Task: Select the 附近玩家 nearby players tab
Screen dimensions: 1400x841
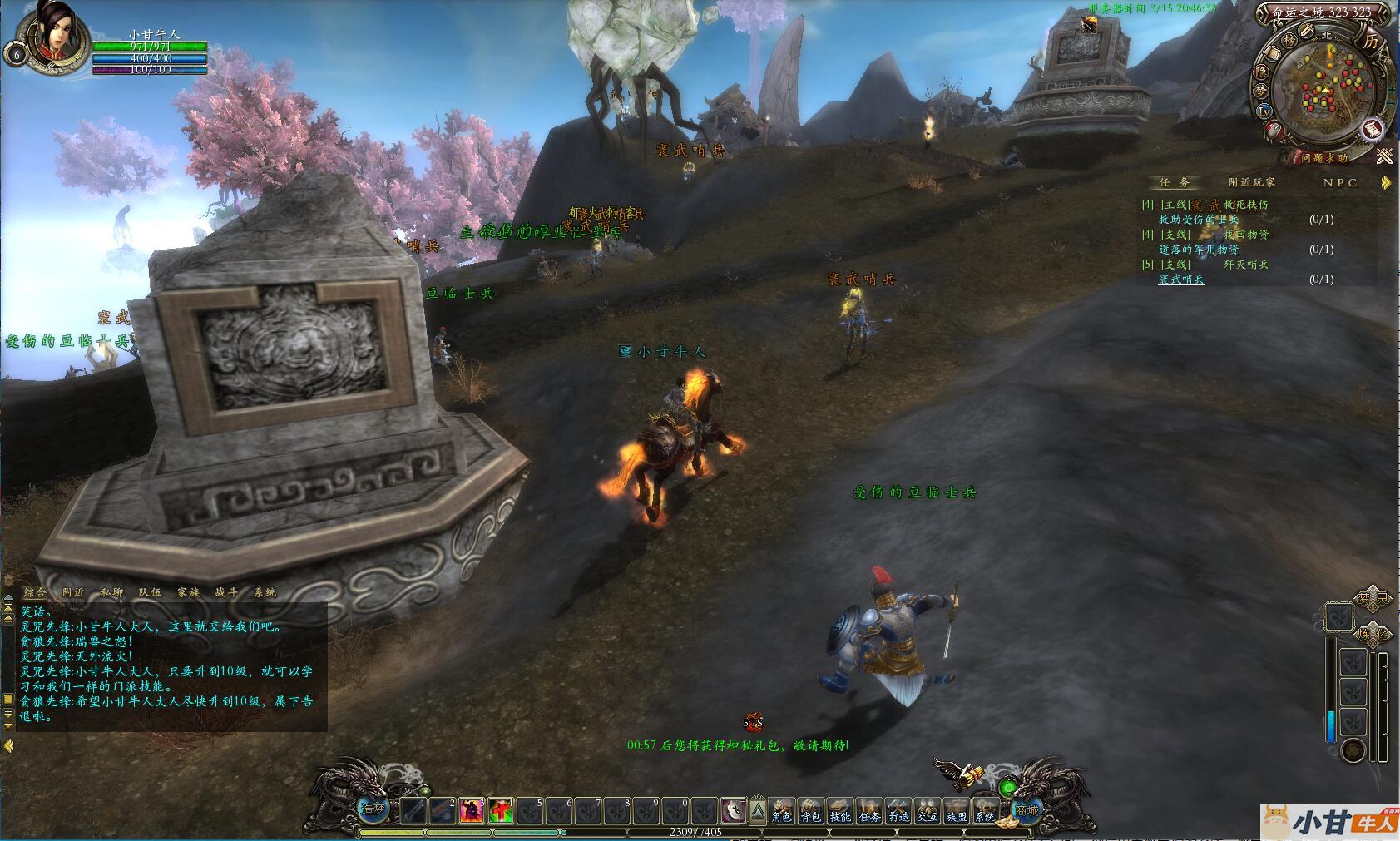Action: (x=1251, y=182)
